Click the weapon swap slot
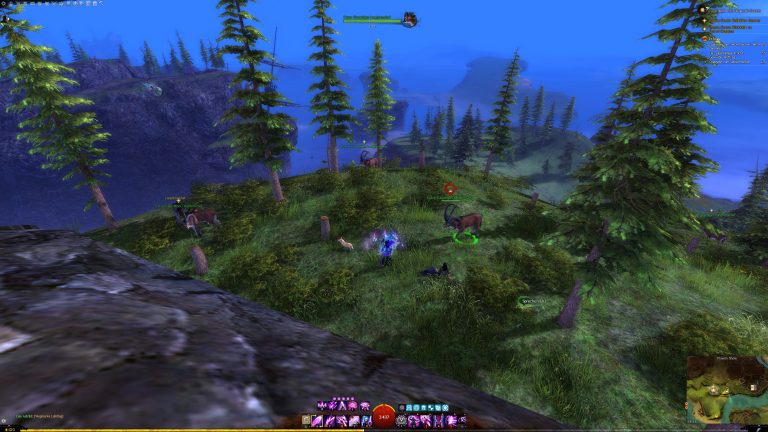This screenshot has height=432, width=768. coord(305,421)
